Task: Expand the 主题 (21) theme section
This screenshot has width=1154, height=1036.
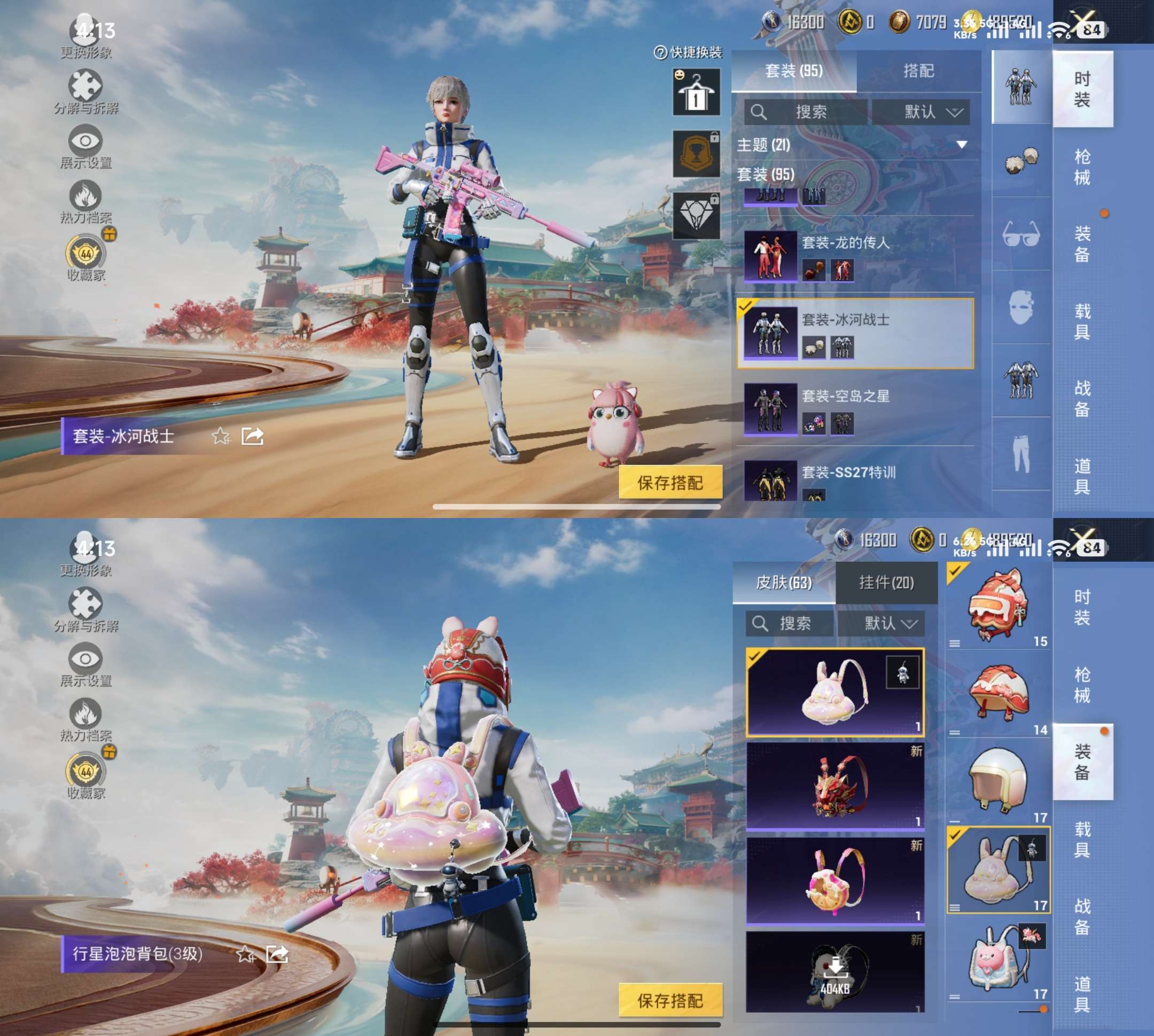Action: tap(962, 145)
